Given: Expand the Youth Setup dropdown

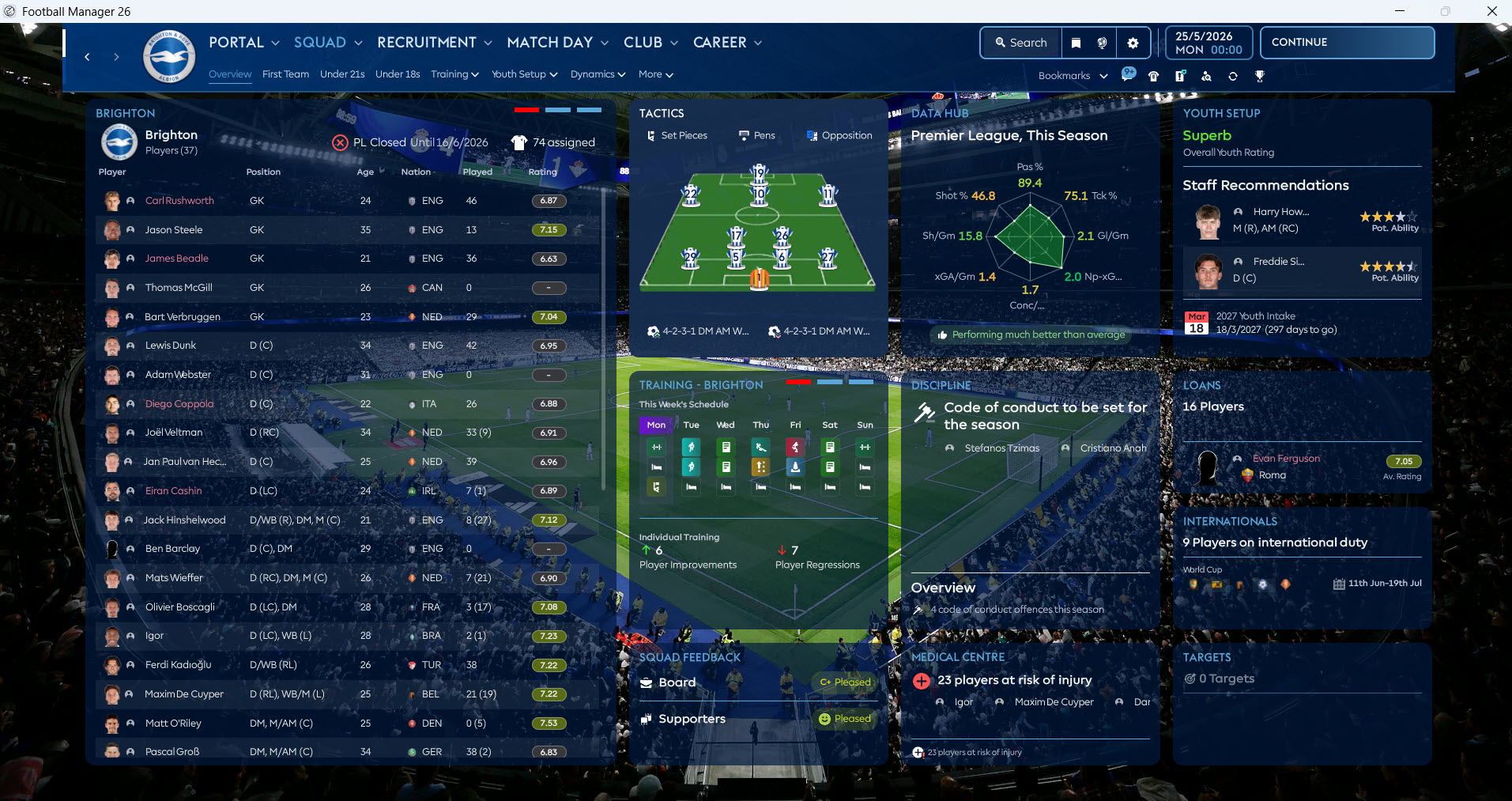Looking at the screenshot, I should [524, 74].
